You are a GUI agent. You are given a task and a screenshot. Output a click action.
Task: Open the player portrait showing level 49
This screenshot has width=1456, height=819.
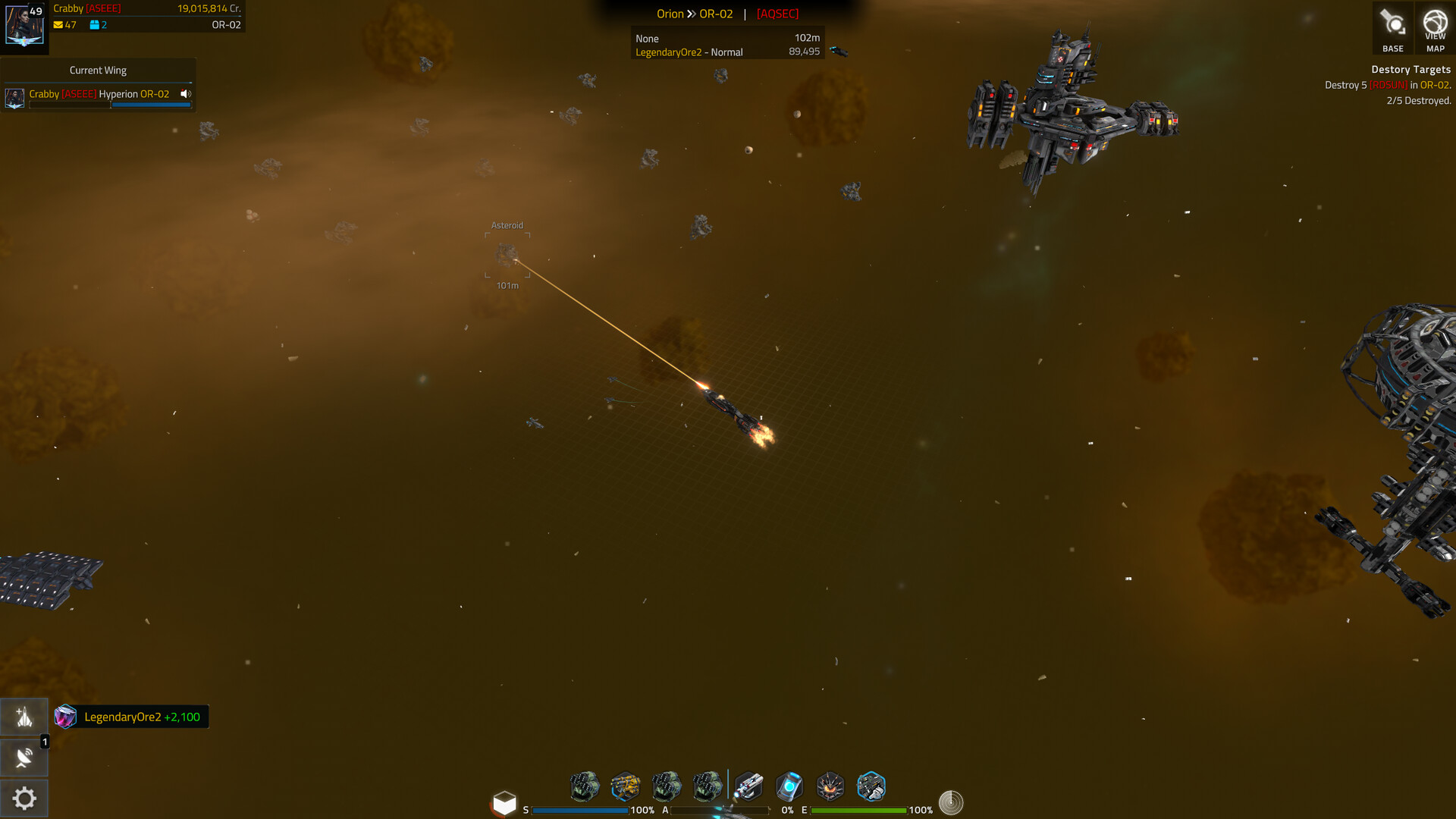click(24, 23)
